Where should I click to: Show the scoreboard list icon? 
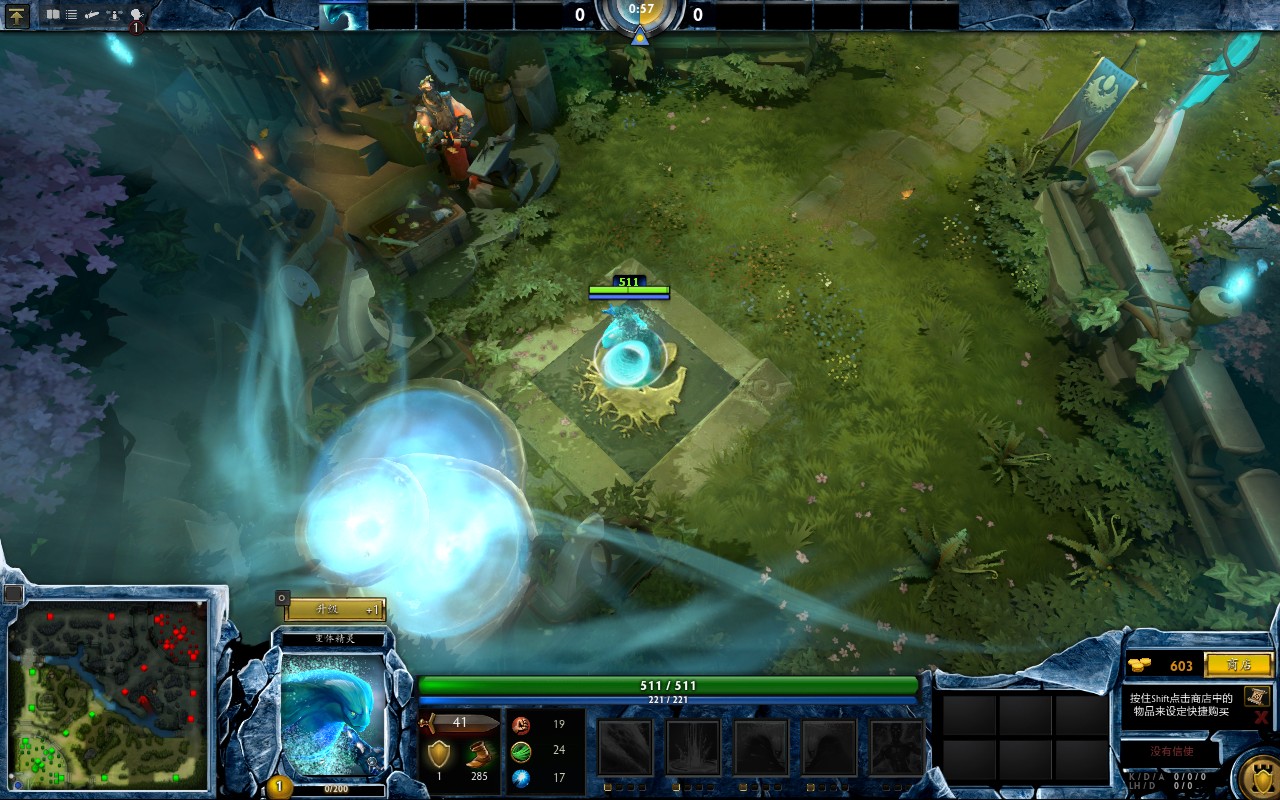click(71, 15)
